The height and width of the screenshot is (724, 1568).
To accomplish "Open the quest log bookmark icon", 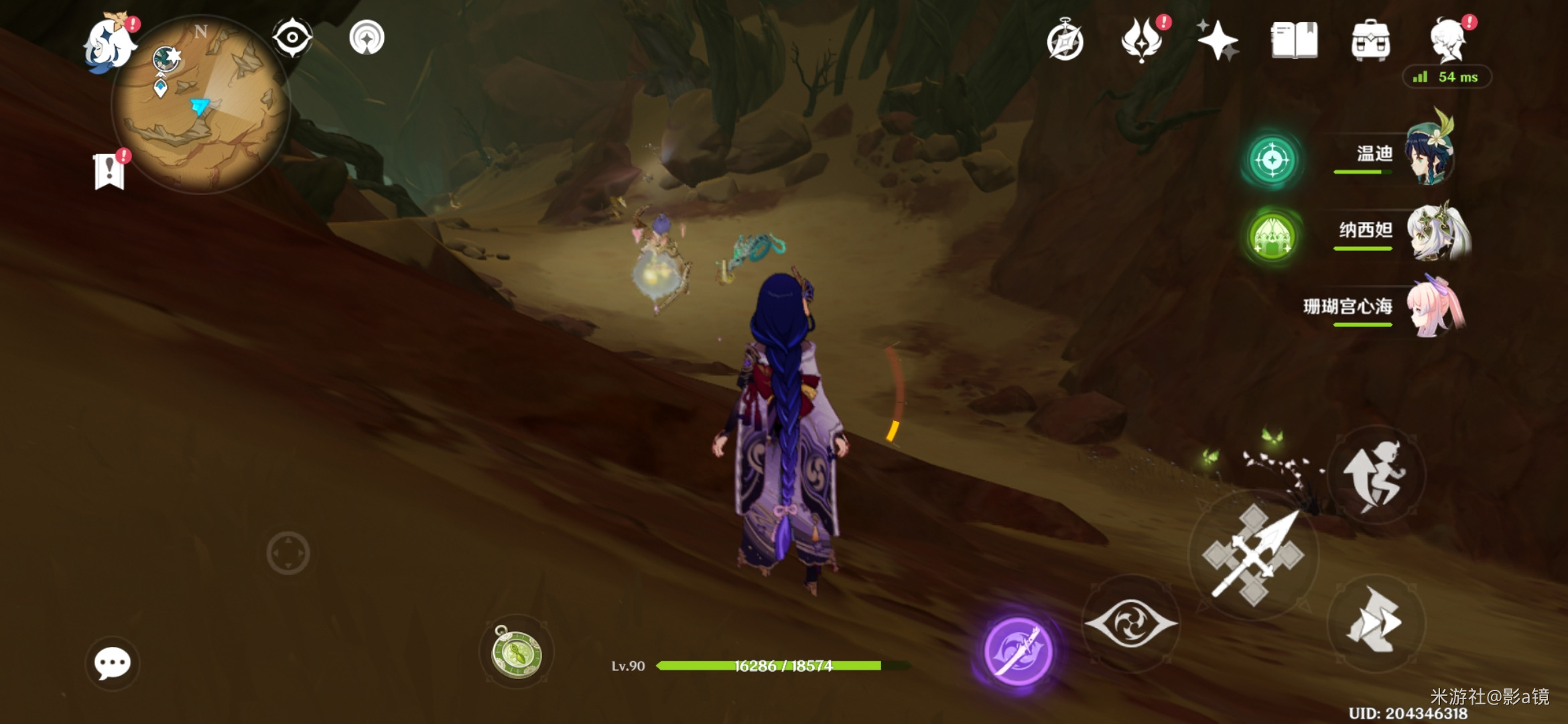I will click(109, 171).
